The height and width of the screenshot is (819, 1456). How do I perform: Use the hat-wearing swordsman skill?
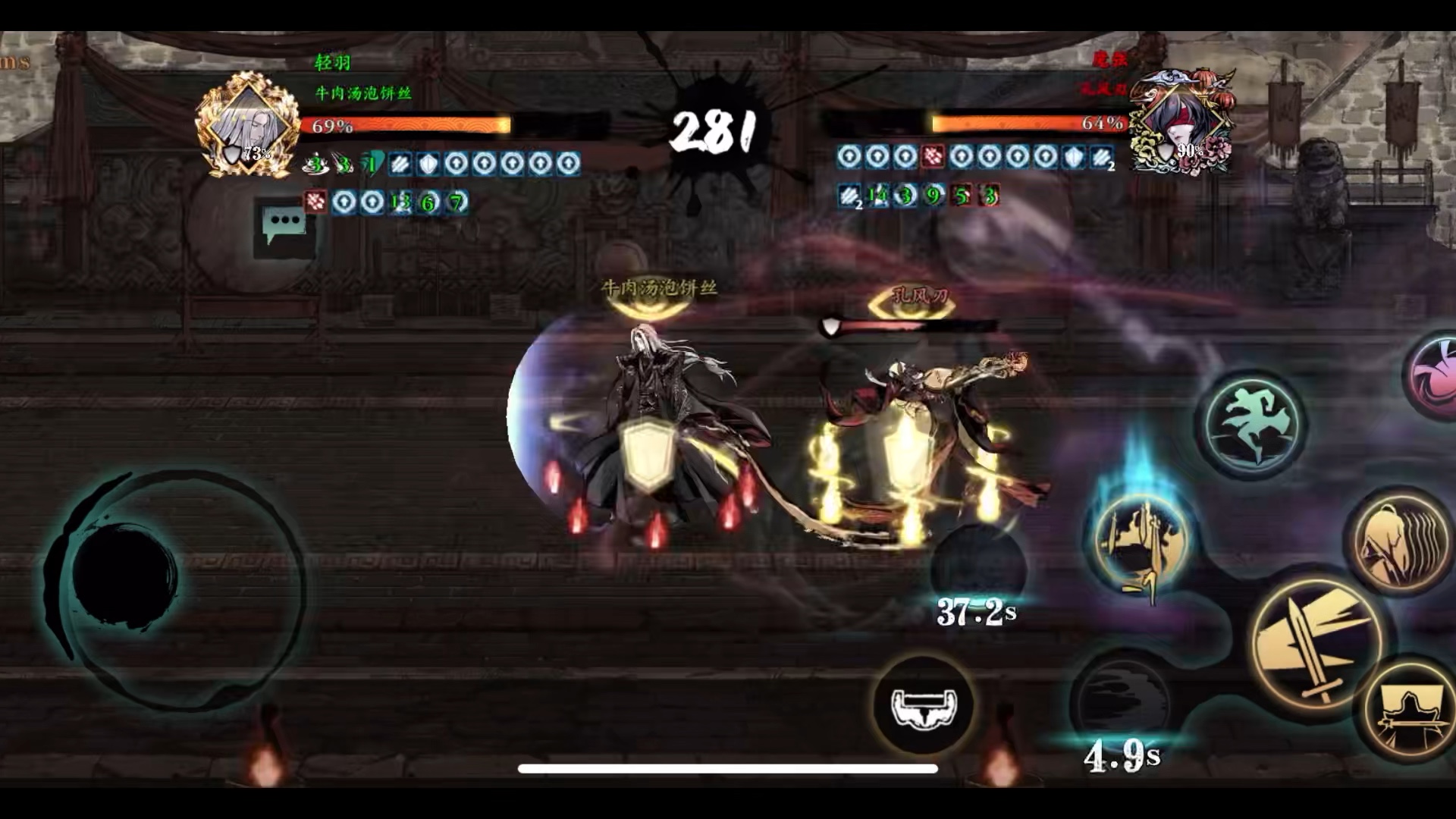(1410, 710)
